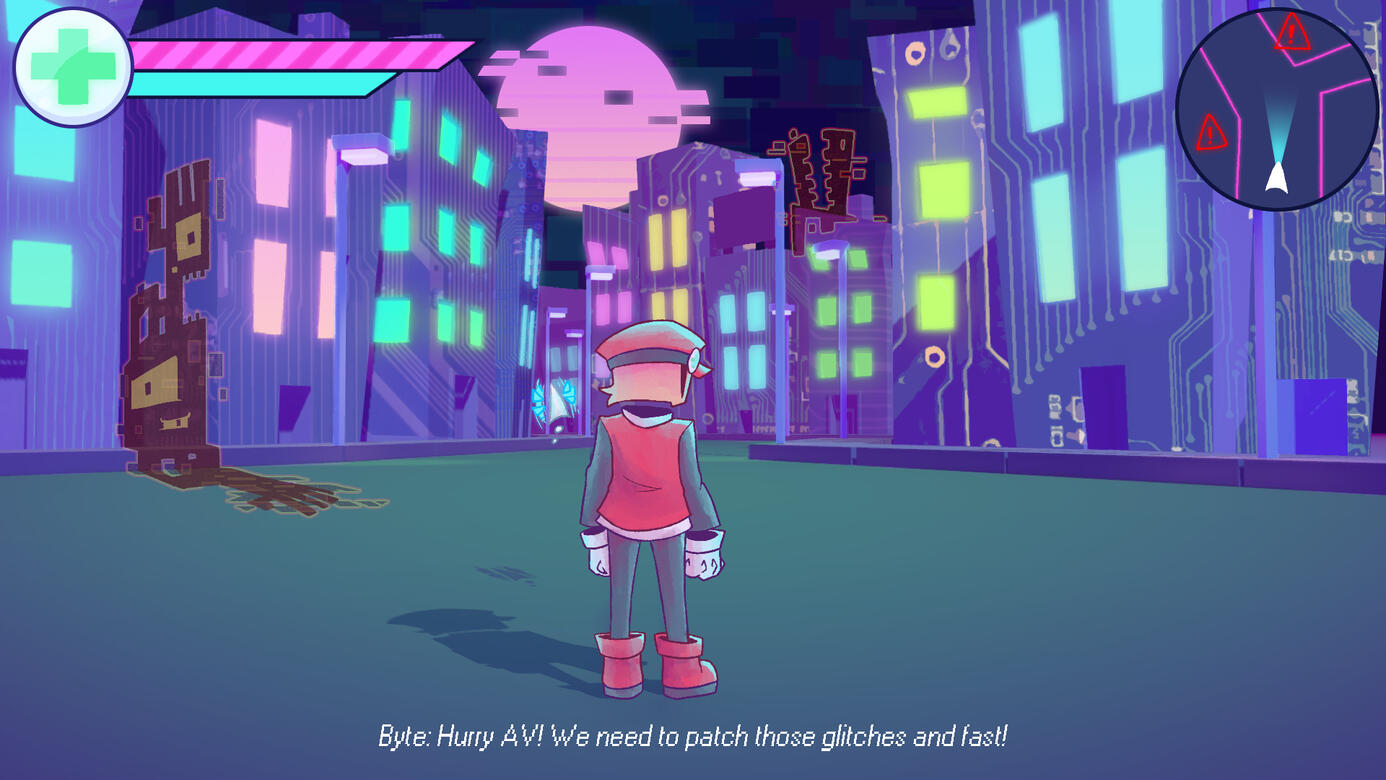Select the white player arrow on the minimap

coord(1277,177)
